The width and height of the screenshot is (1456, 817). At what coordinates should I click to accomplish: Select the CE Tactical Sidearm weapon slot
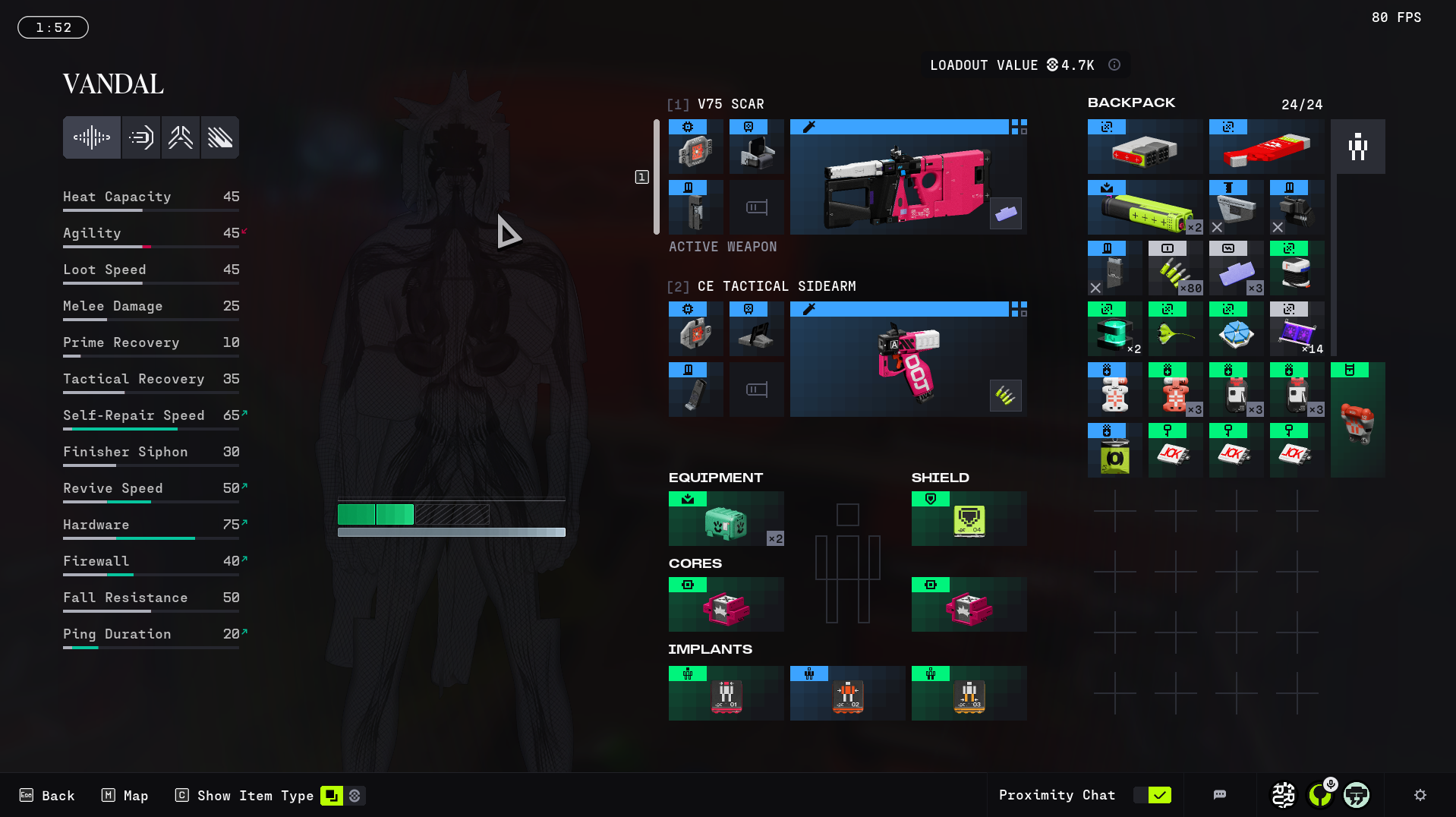[908, 359]
